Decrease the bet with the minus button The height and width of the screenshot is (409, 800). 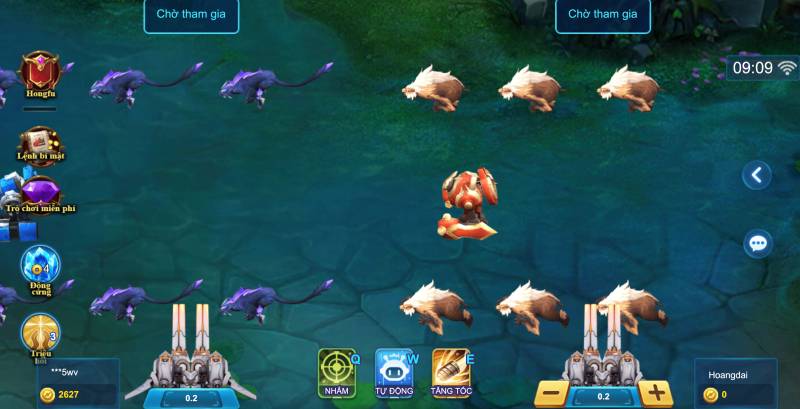coord(550,393)
